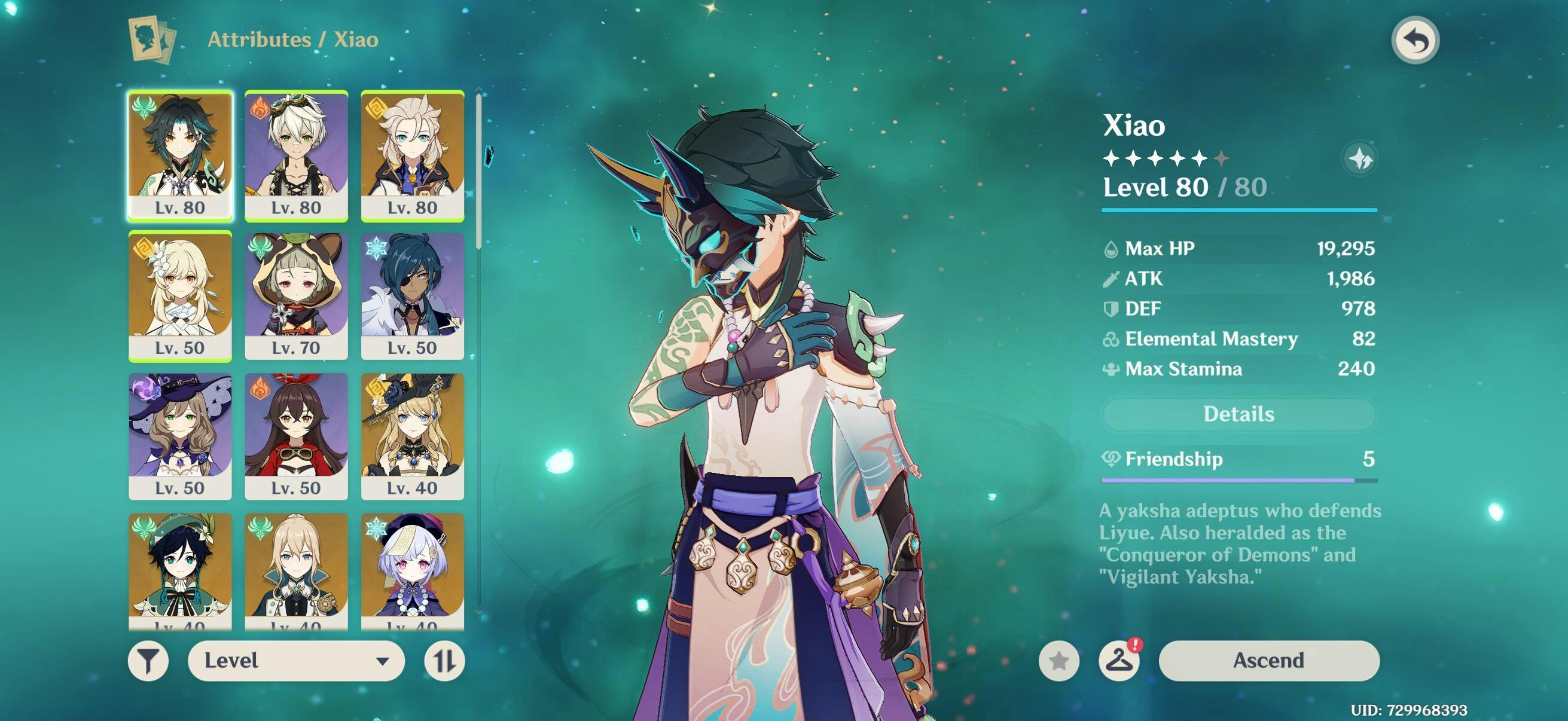Click the Ascend button

pos(1268,661)
